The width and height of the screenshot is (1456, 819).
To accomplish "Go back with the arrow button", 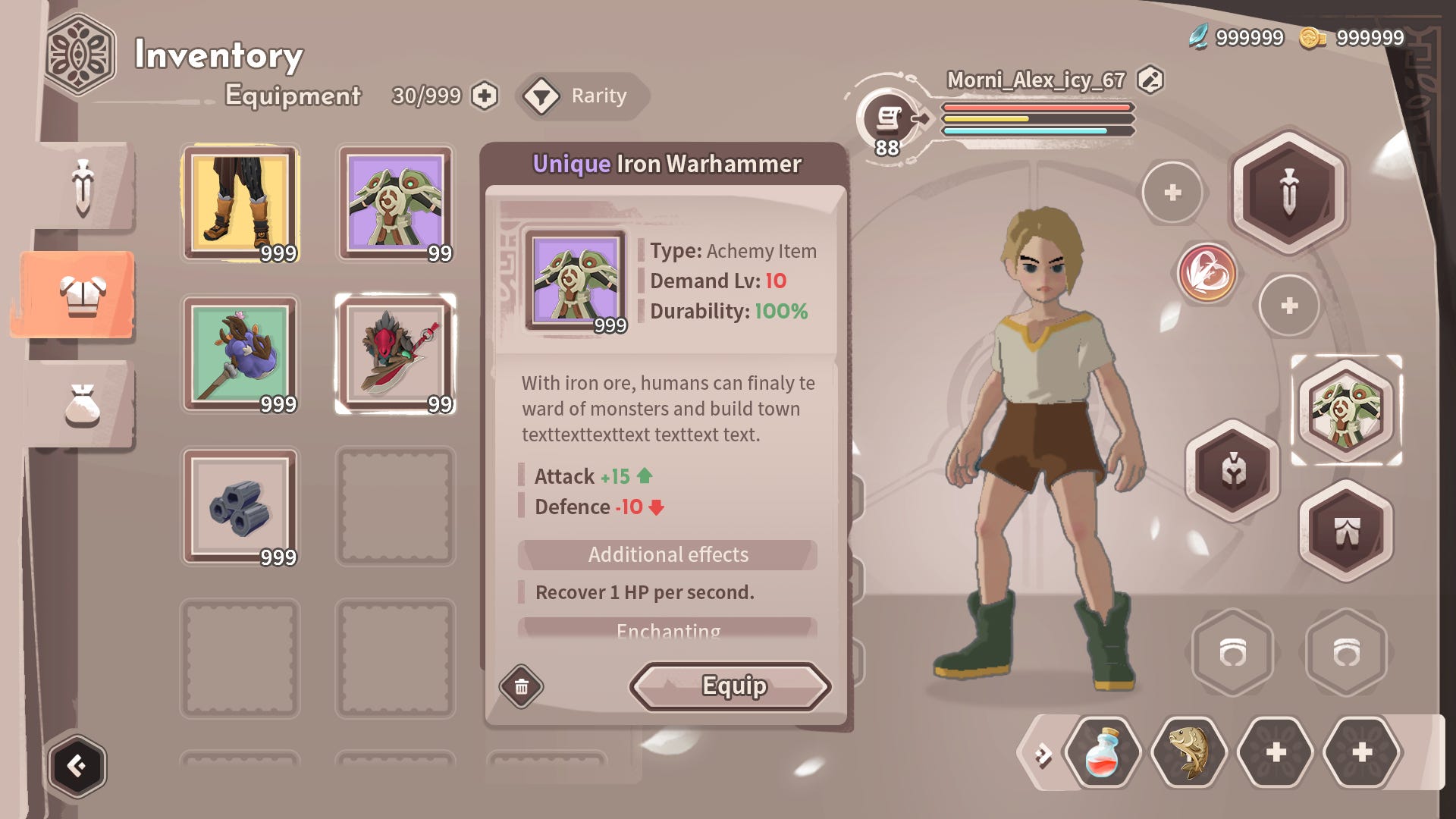I will click(77, 766).
